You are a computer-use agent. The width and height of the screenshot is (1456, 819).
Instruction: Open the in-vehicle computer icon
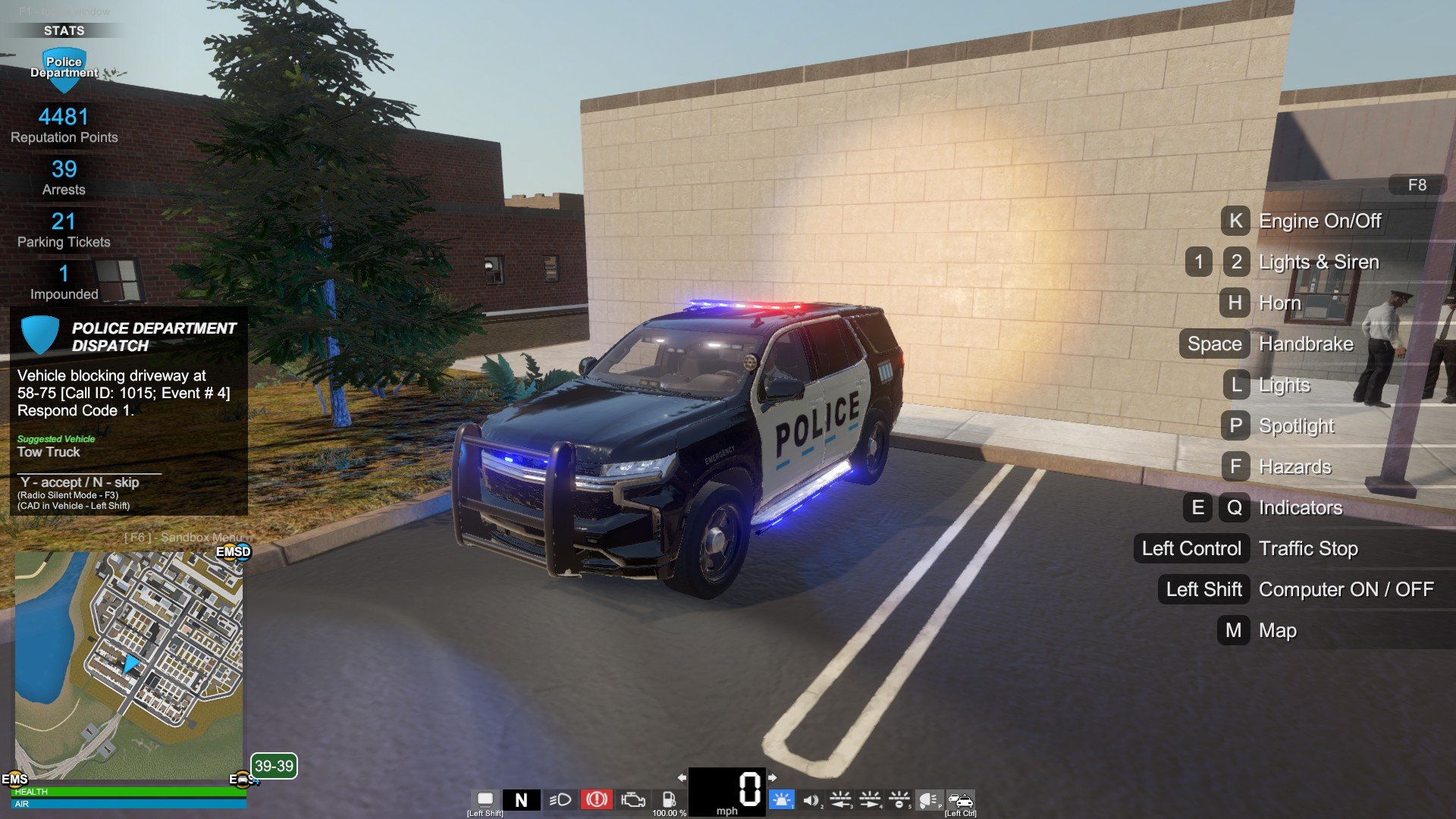485,799
